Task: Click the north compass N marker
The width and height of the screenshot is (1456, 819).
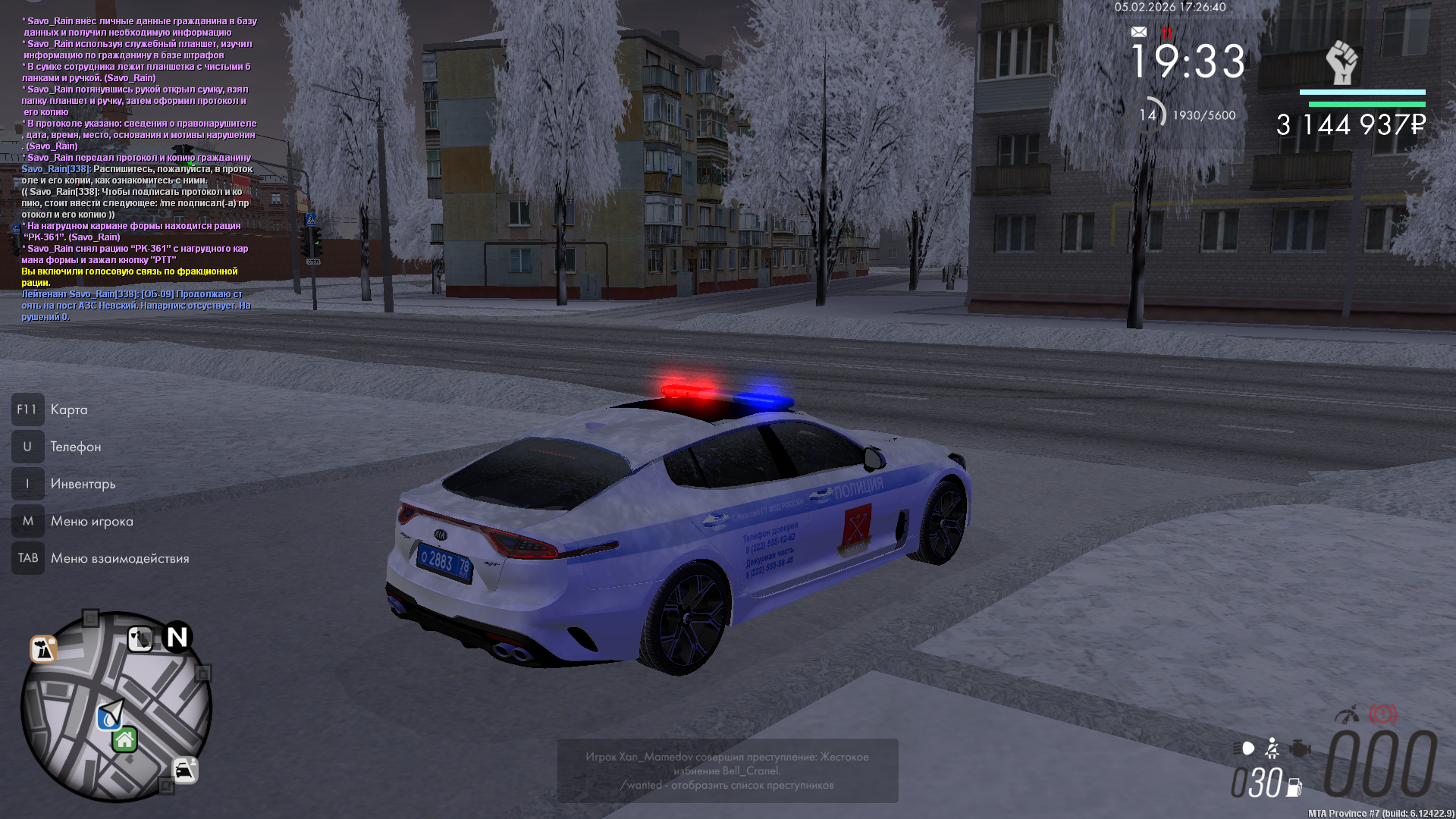Action: click(x=177, y=638)
